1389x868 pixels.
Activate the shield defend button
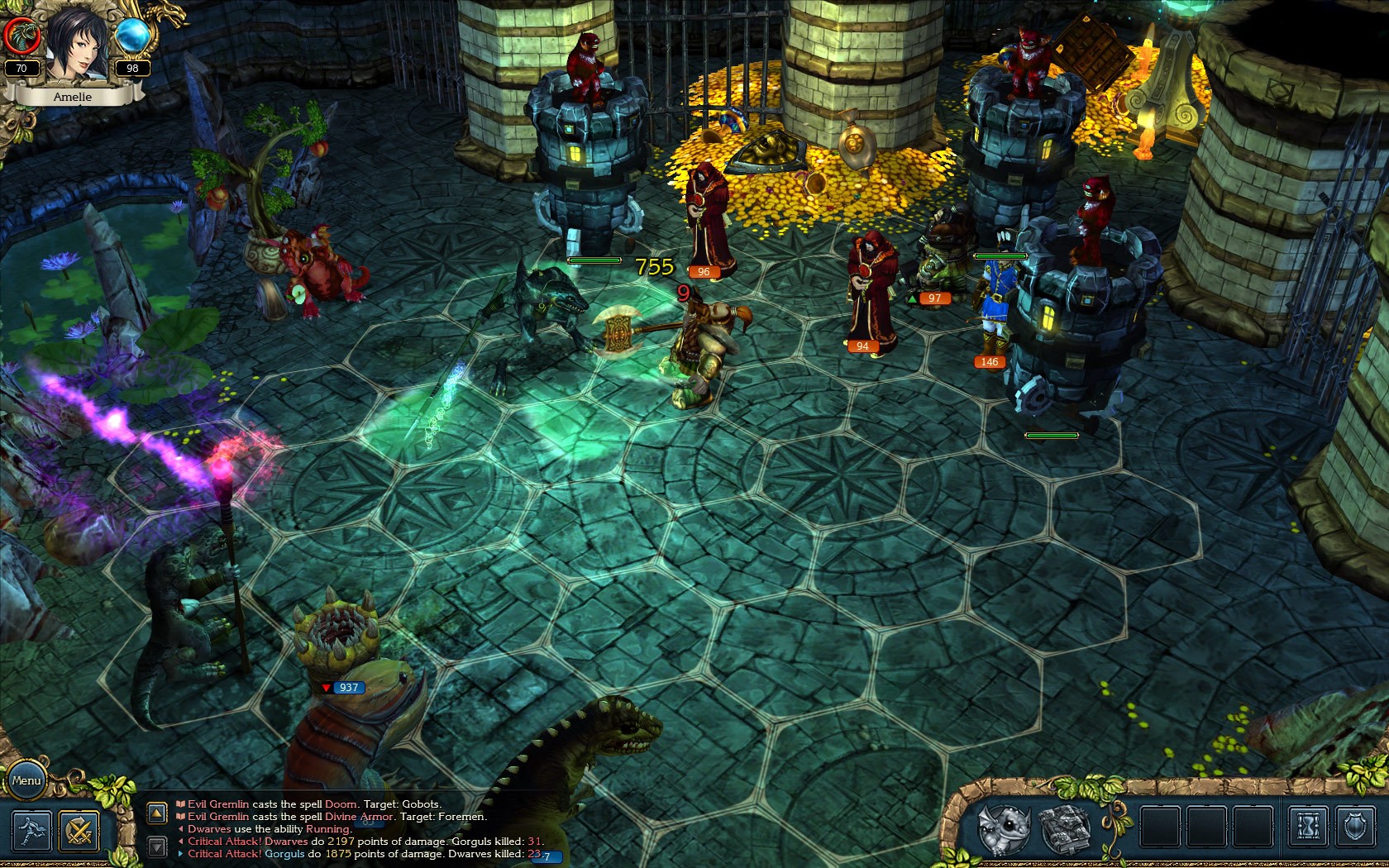(x=1355, y=827)
